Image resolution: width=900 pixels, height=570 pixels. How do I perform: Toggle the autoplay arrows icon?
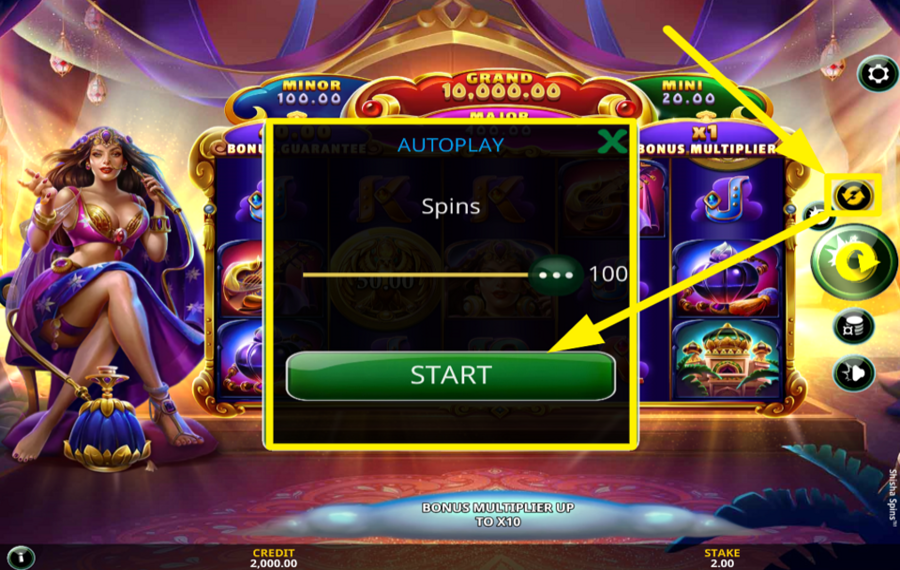[852, 194]
